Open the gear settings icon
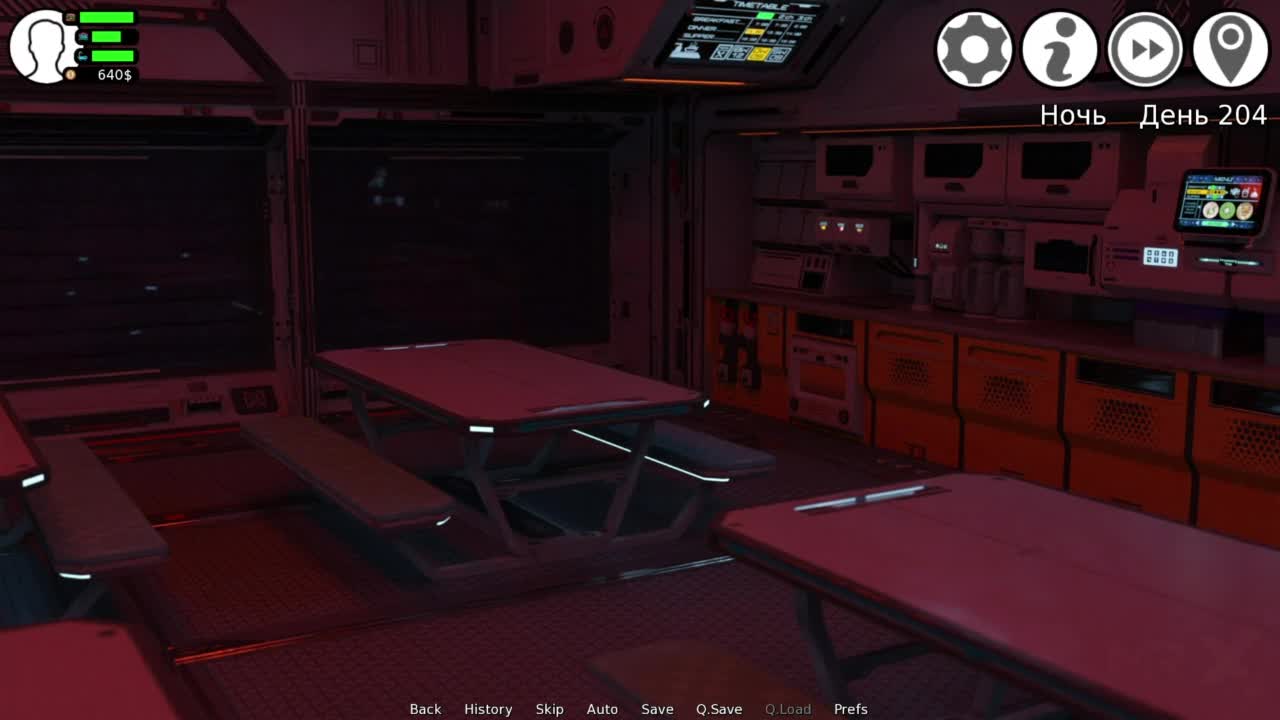 (x=974, y=49)
